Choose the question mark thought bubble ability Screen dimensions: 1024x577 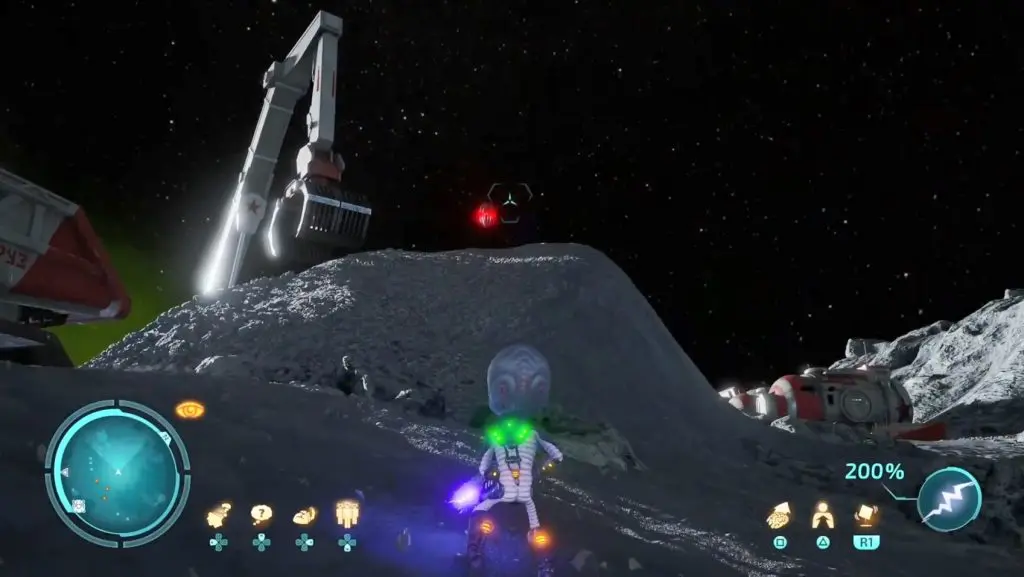point(261,515)
